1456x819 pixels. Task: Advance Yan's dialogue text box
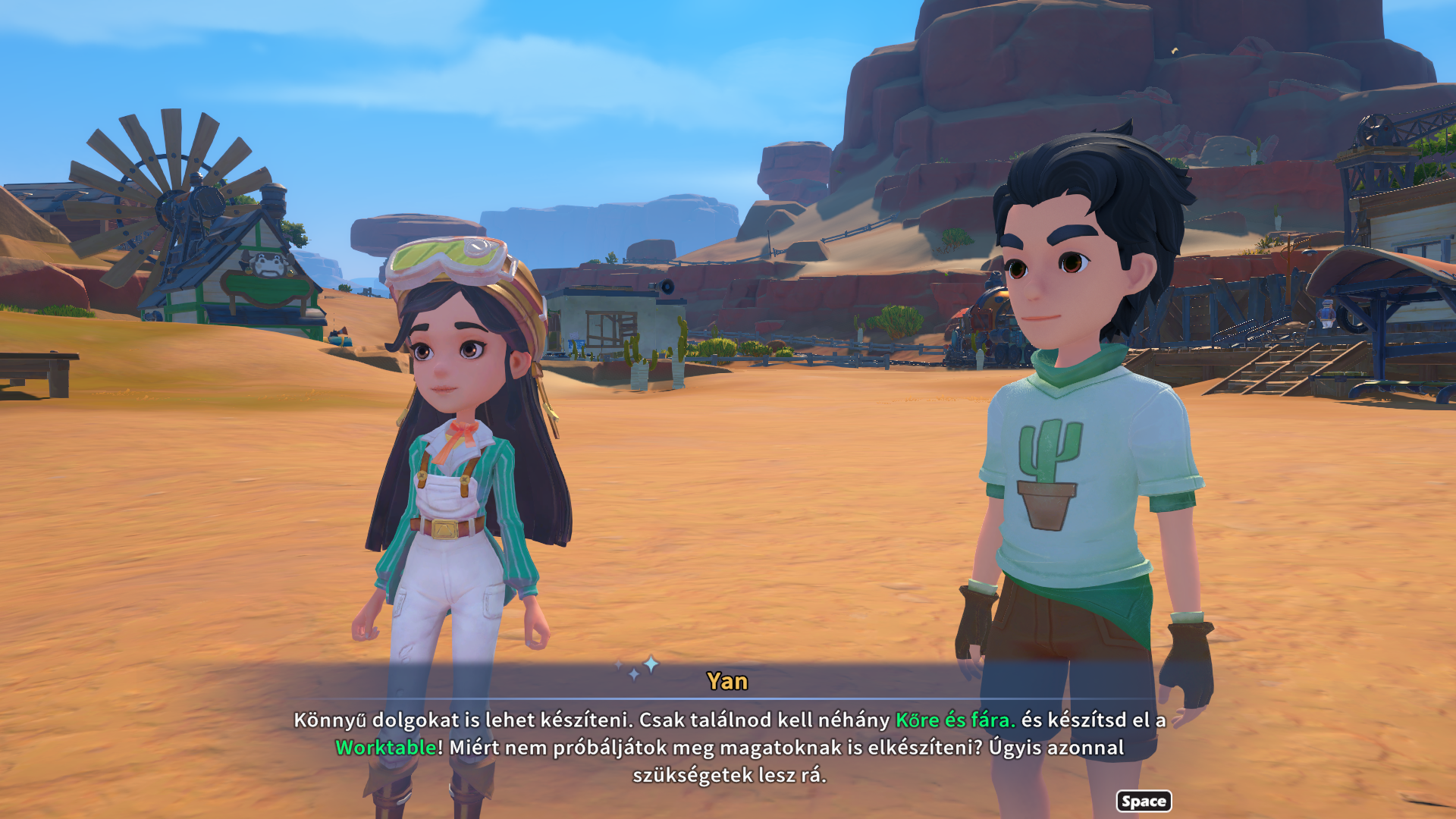coord(1143,801)
